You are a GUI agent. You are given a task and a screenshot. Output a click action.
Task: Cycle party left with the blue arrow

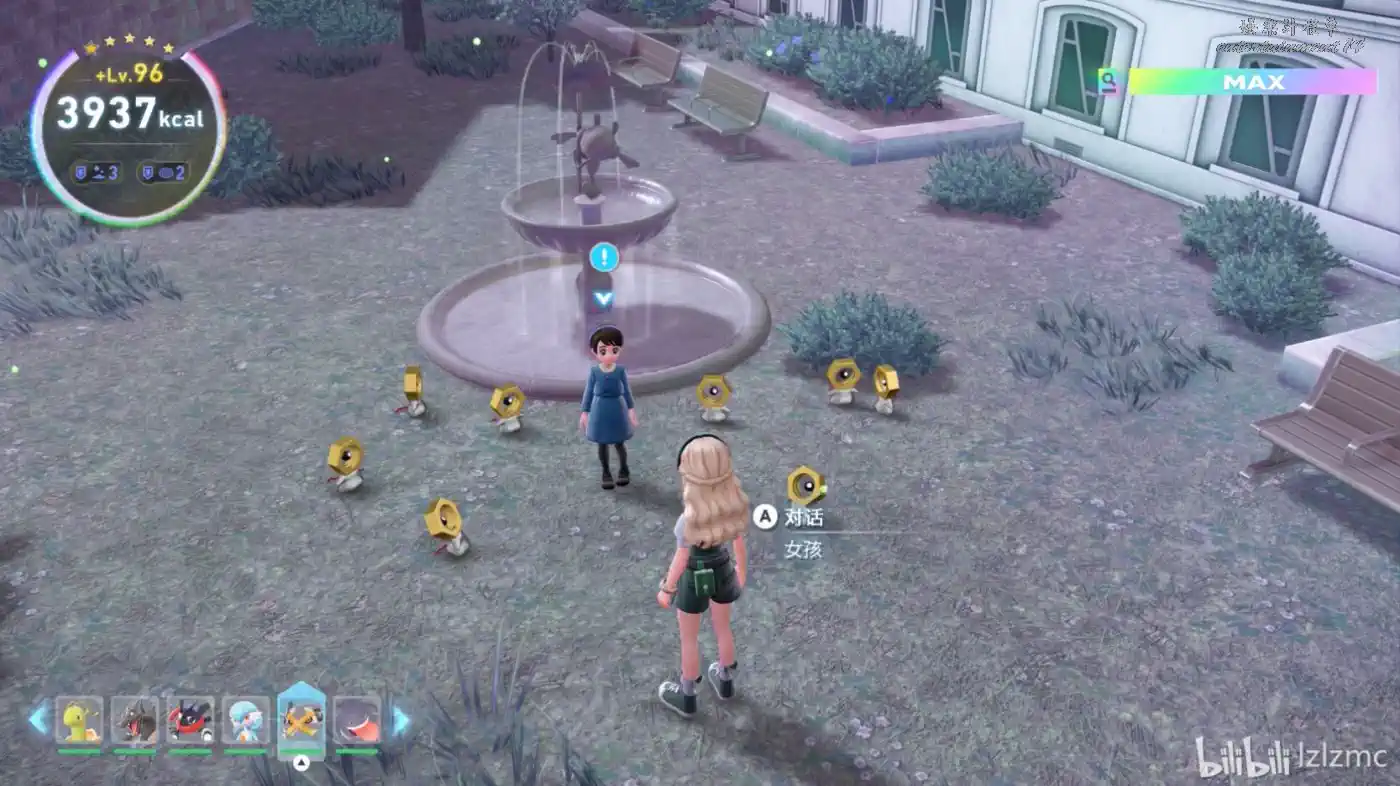38,719
